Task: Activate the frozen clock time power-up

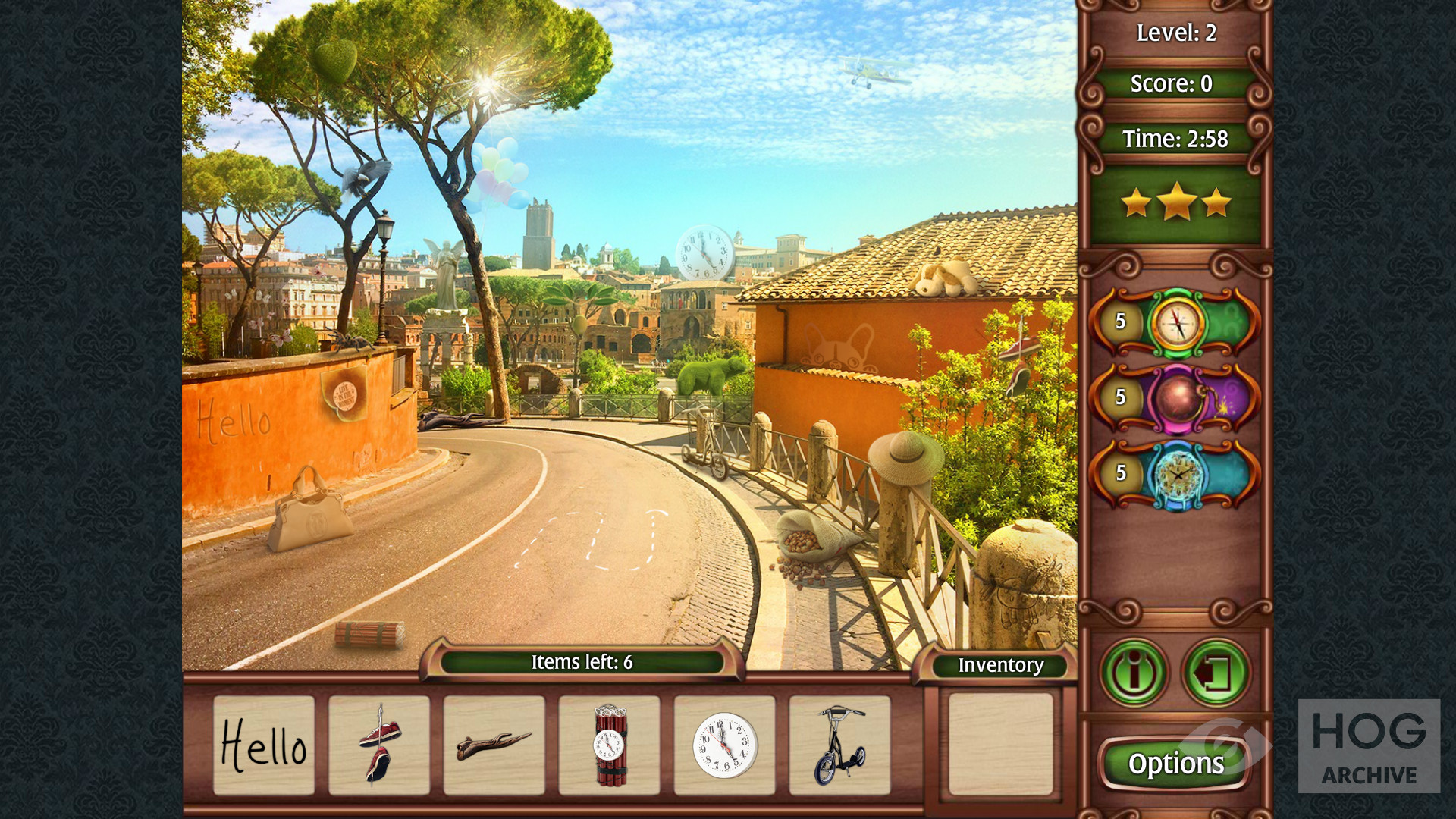Action: pyautogui.click(x=1176, y=474)
